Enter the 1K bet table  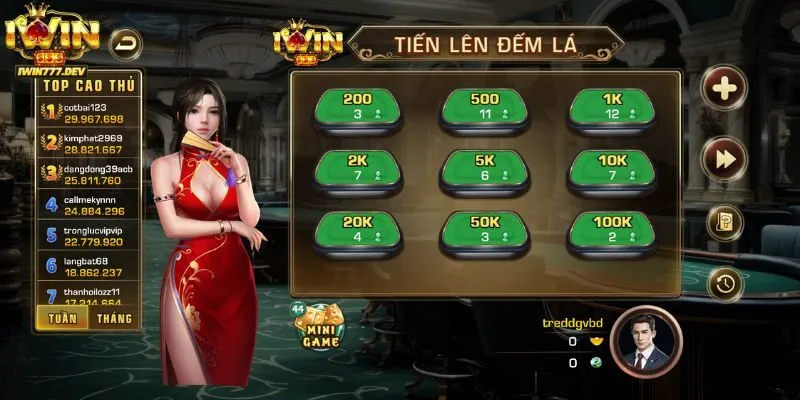(612, 108)
